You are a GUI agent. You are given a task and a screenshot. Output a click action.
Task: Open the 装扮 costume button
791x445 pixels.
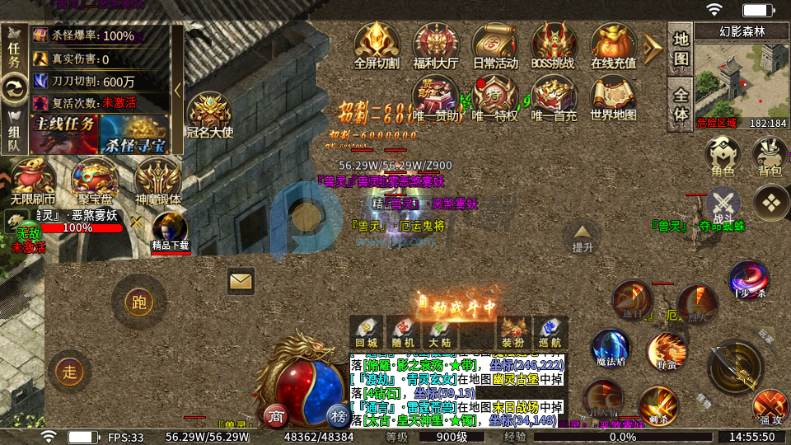(x=512, y=332)
